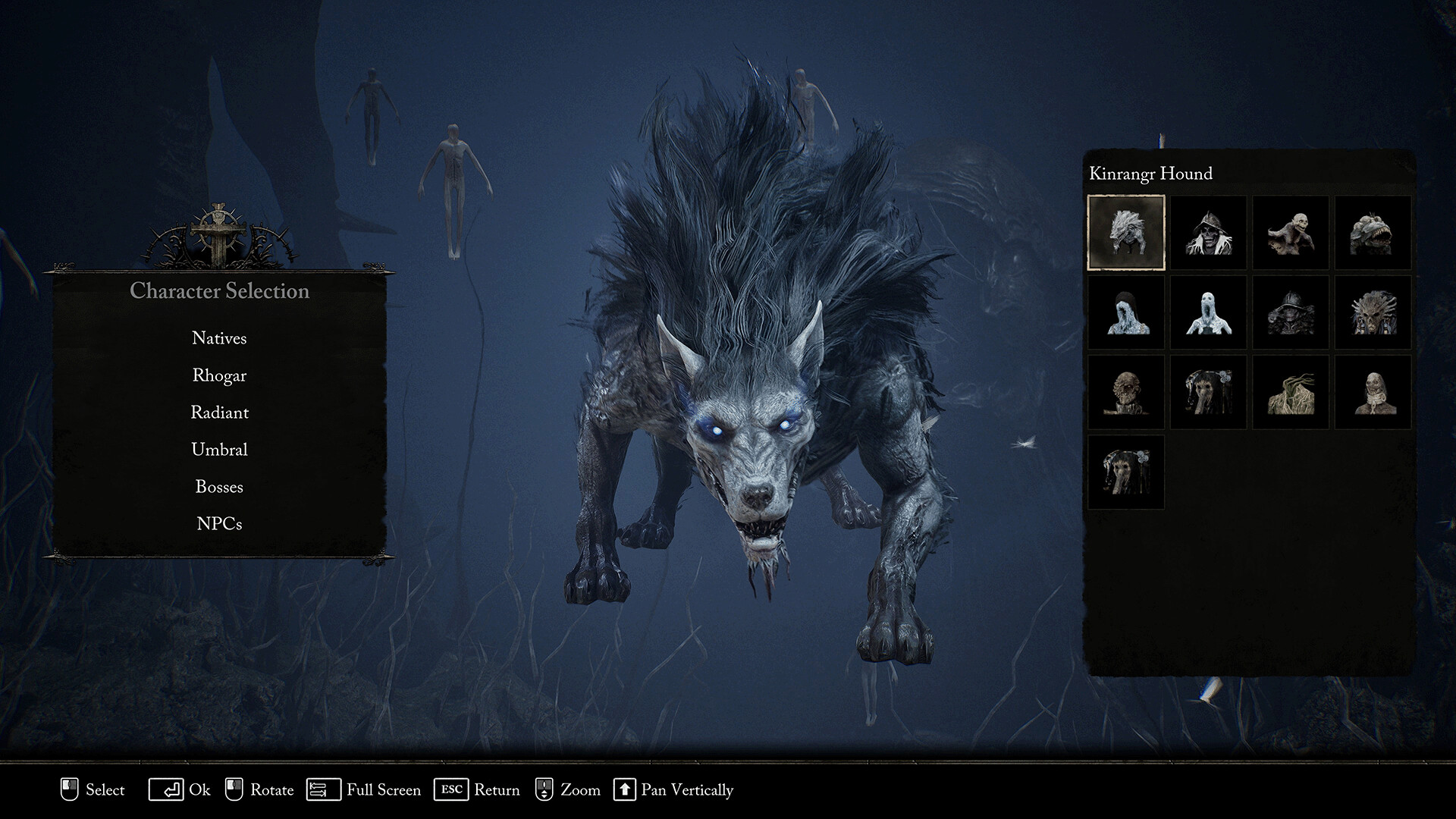This screenshot has height=819, width=1456.
Task: Pick the spiked wooden mask creature
Action: (x=1373, y=312)
